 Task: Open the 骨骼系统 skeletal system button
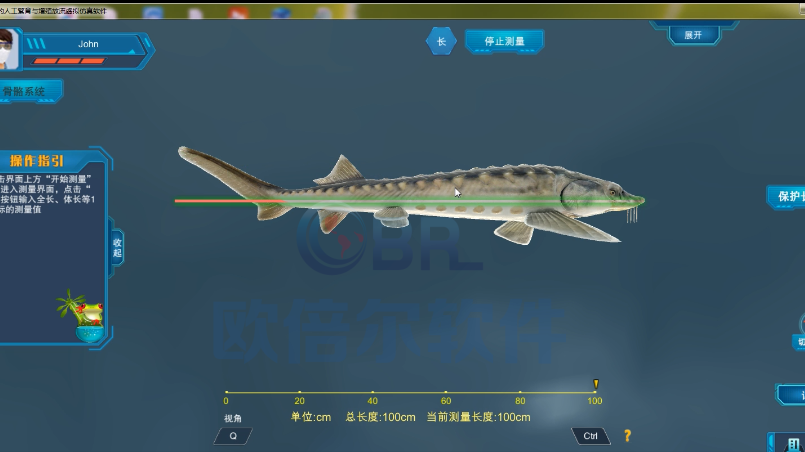[x=28, y=91]
